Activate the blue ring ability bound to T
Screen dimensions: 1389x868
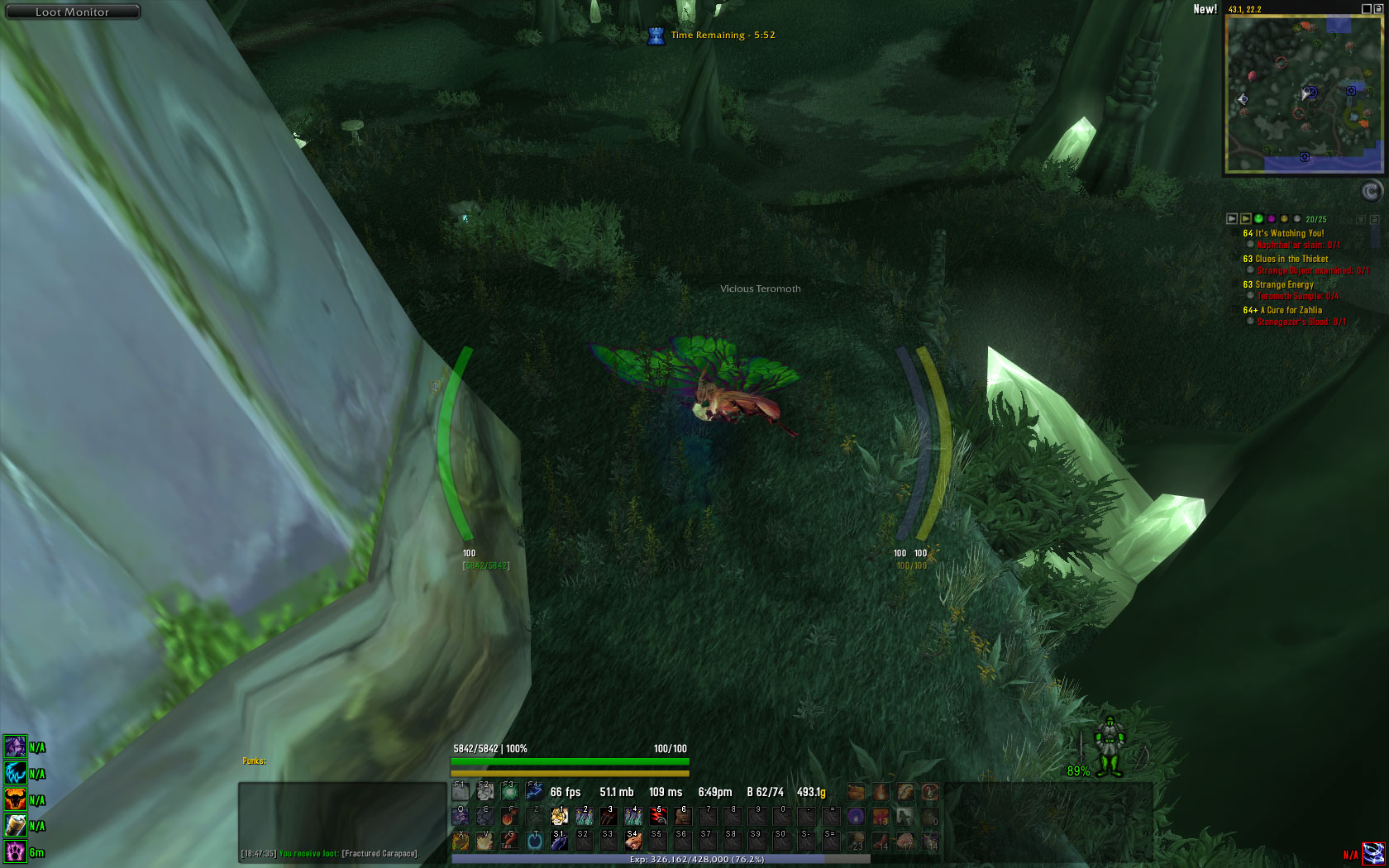535,842
